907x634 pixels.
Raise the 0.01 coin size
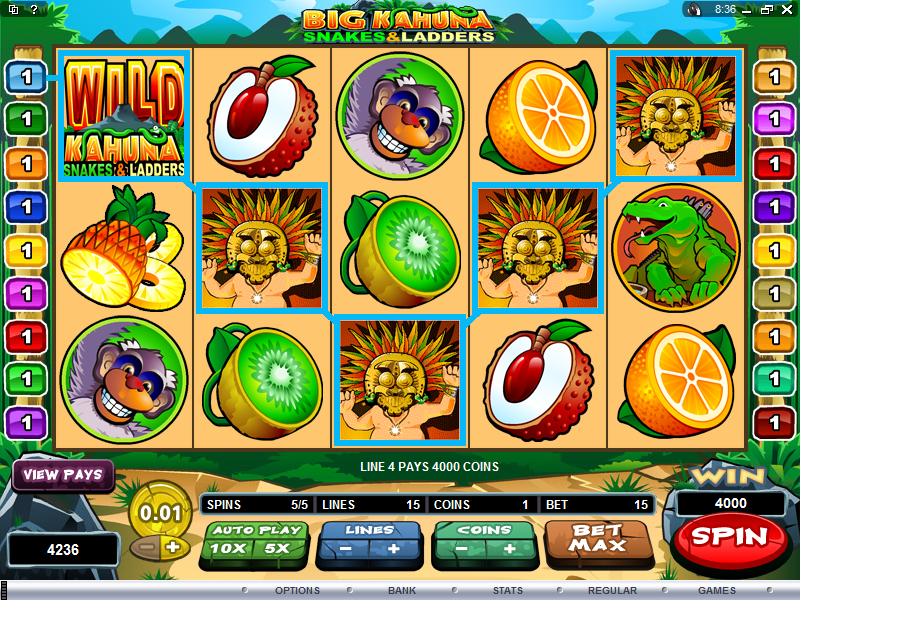click(173, 547)
